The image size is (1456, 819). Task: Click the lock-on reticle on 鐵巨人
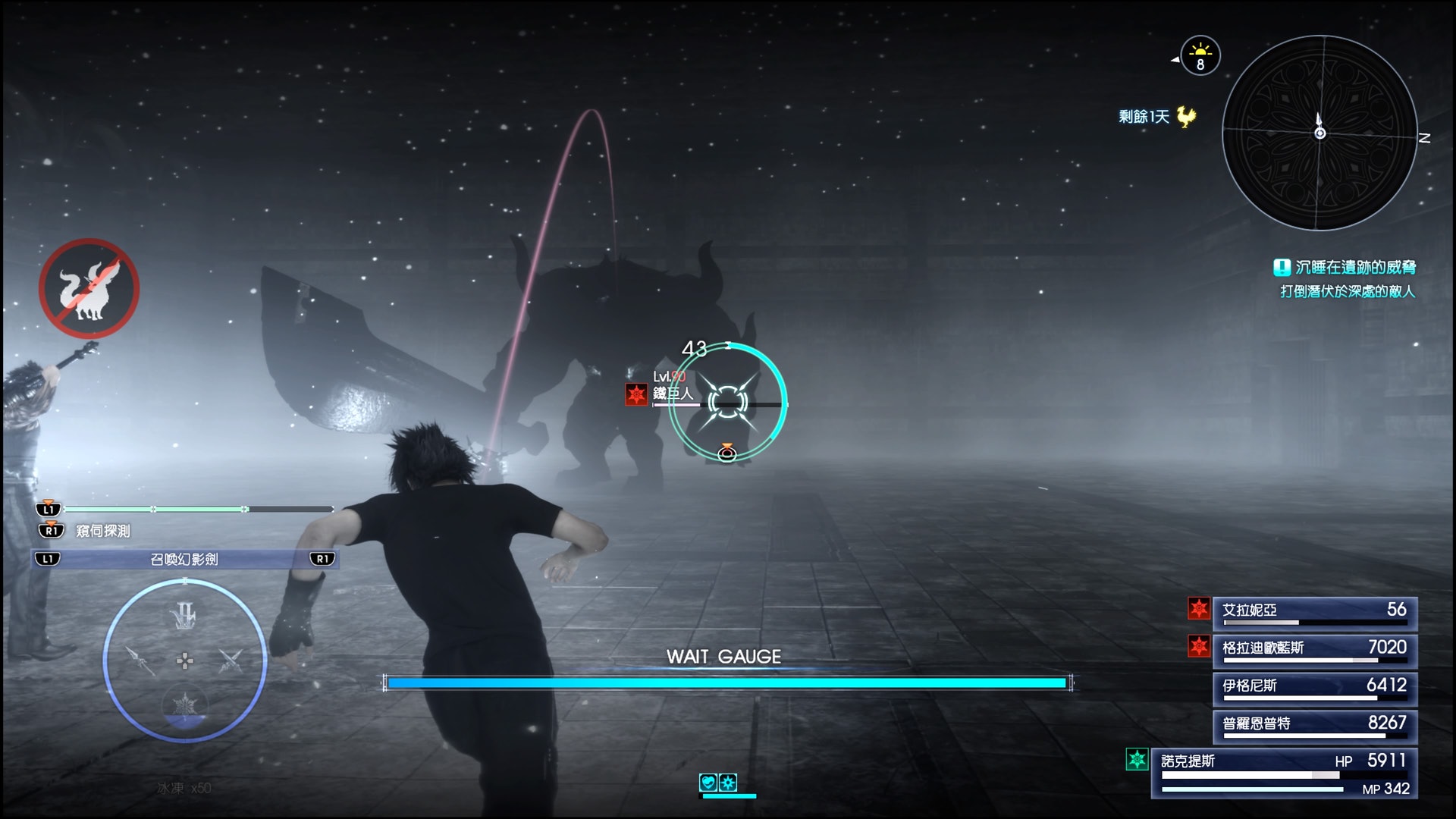[727, 402]
